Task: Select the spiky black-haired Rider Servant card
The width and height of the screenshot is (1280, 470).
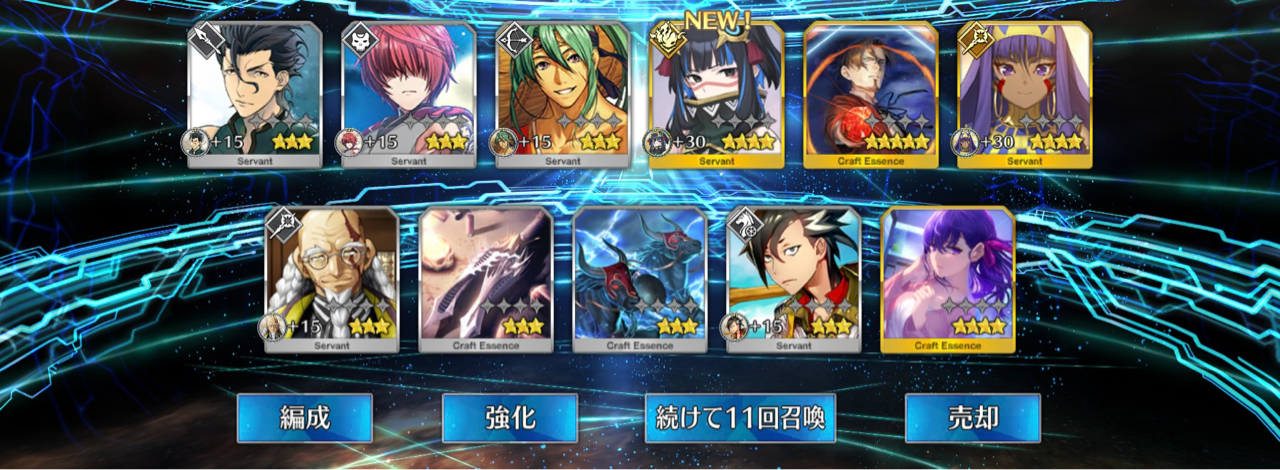Action: click(x=794, y=280)
